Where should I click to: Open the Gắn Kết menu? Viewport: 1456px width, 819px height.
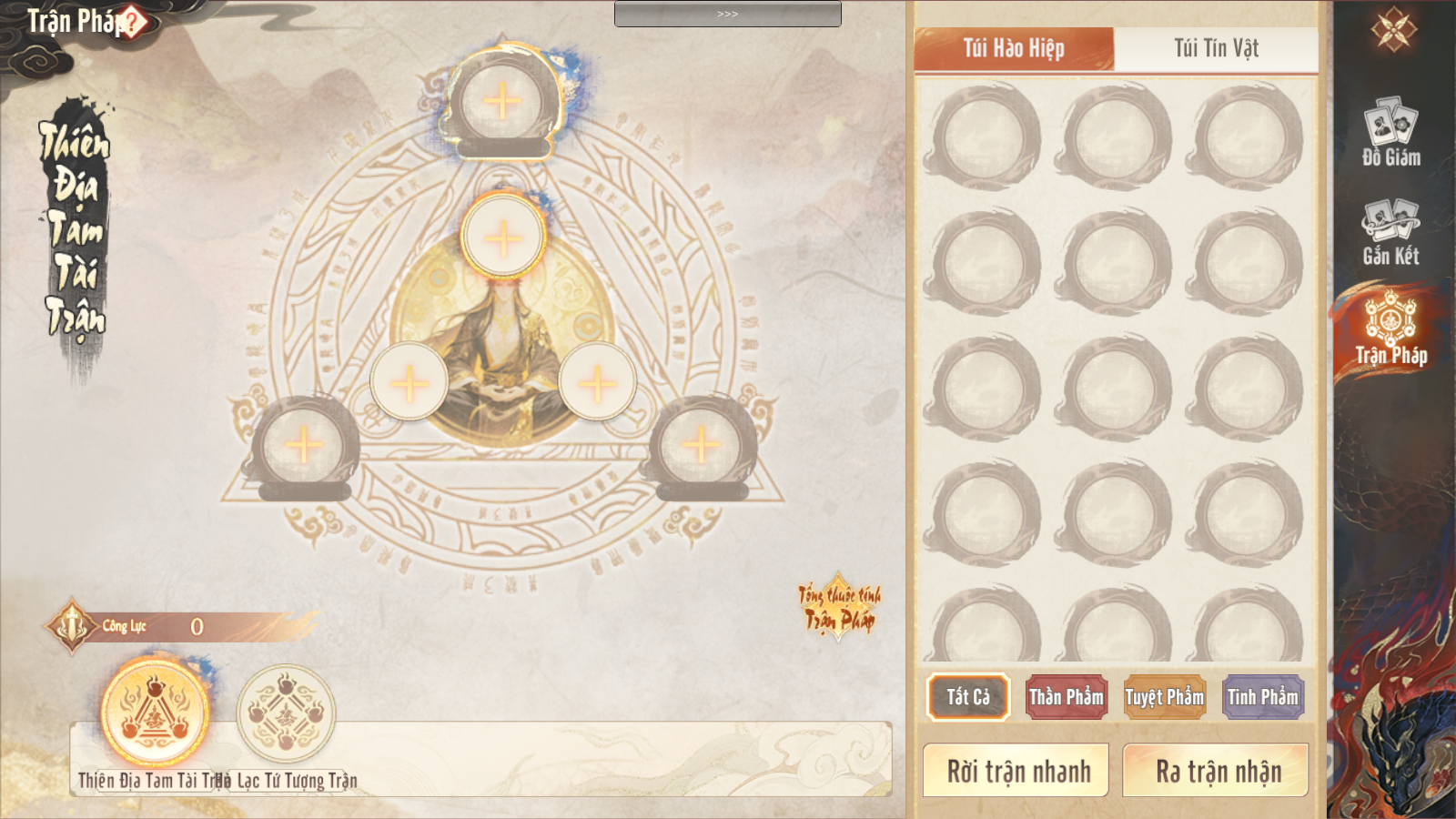click(x=1391, y=232)
